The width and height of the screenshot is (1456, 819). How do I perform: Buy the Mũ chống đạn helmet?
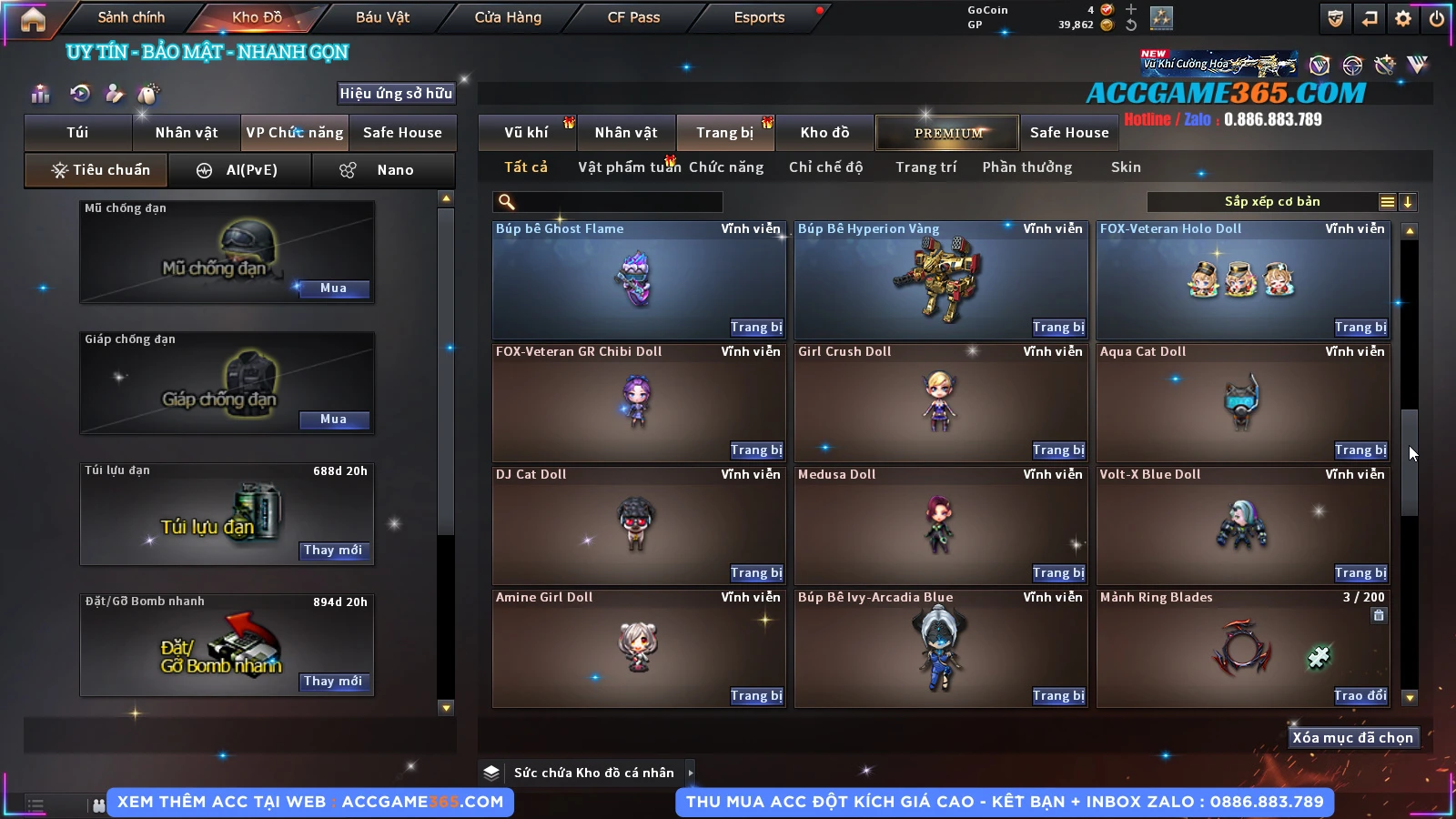coord(333,288)
